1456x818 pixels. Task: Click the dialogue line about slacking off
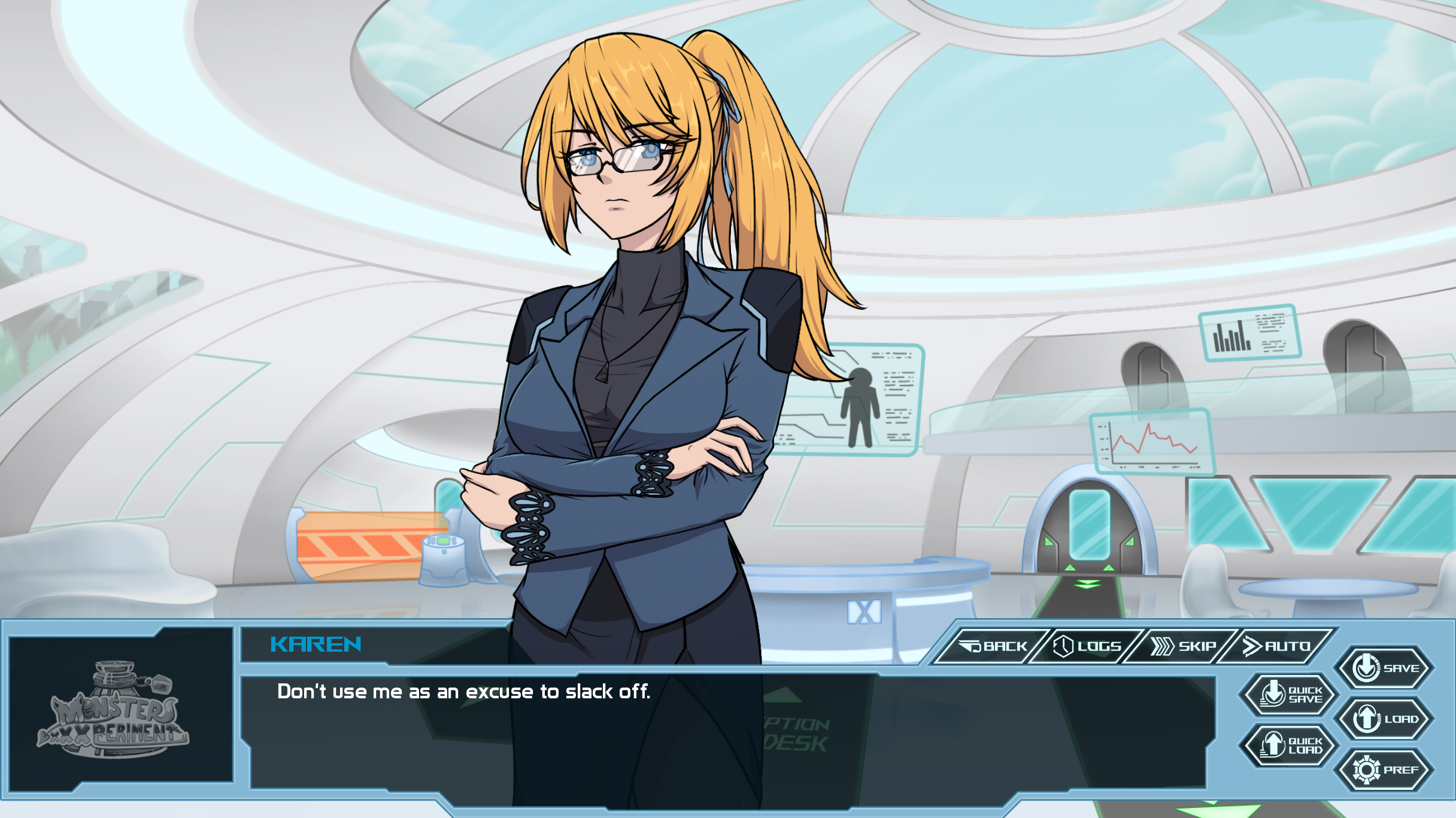point(464,691)
